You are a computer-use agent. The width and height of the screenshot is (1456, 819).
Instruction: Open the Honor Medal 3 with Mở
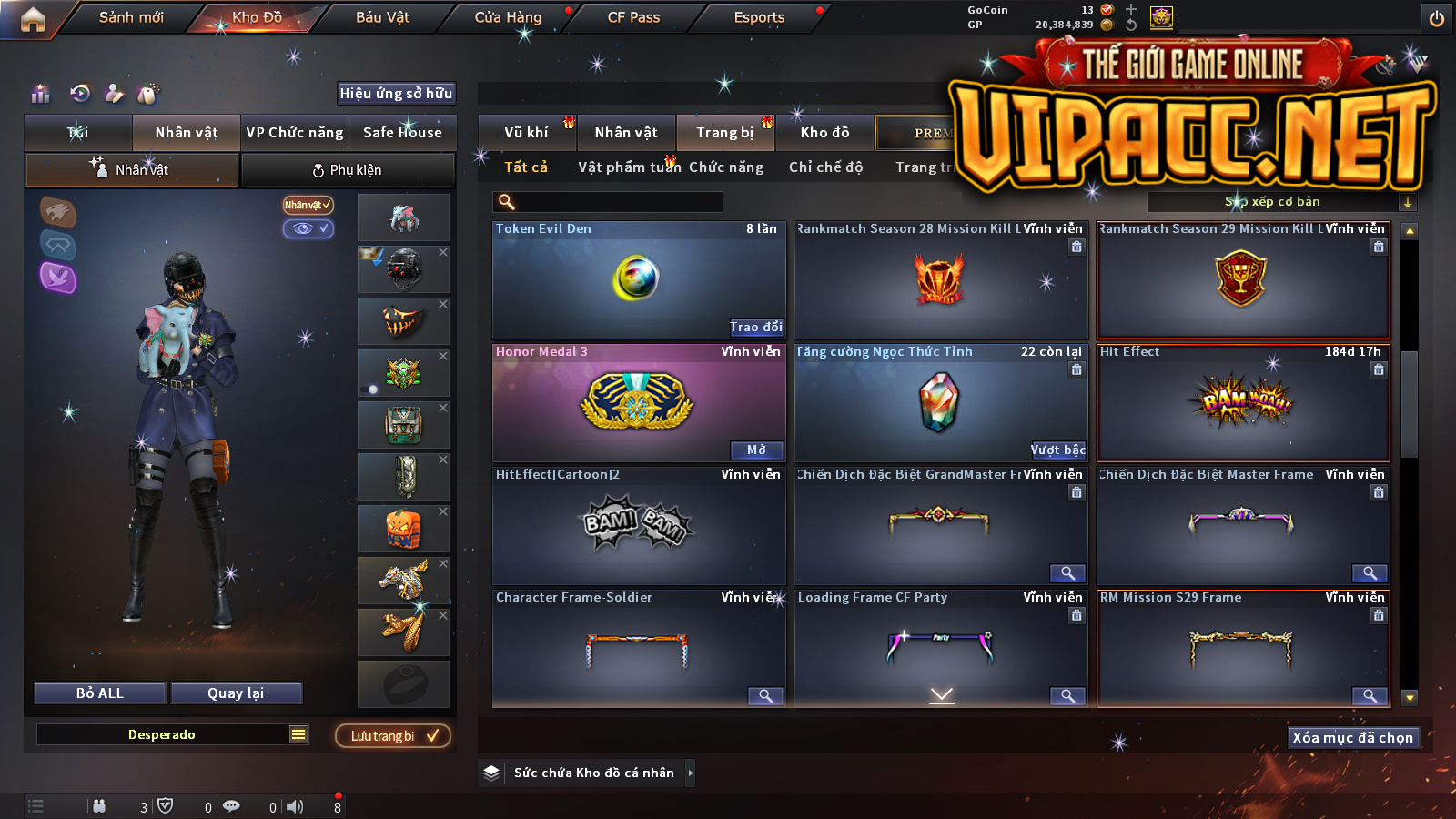[756, 450]
